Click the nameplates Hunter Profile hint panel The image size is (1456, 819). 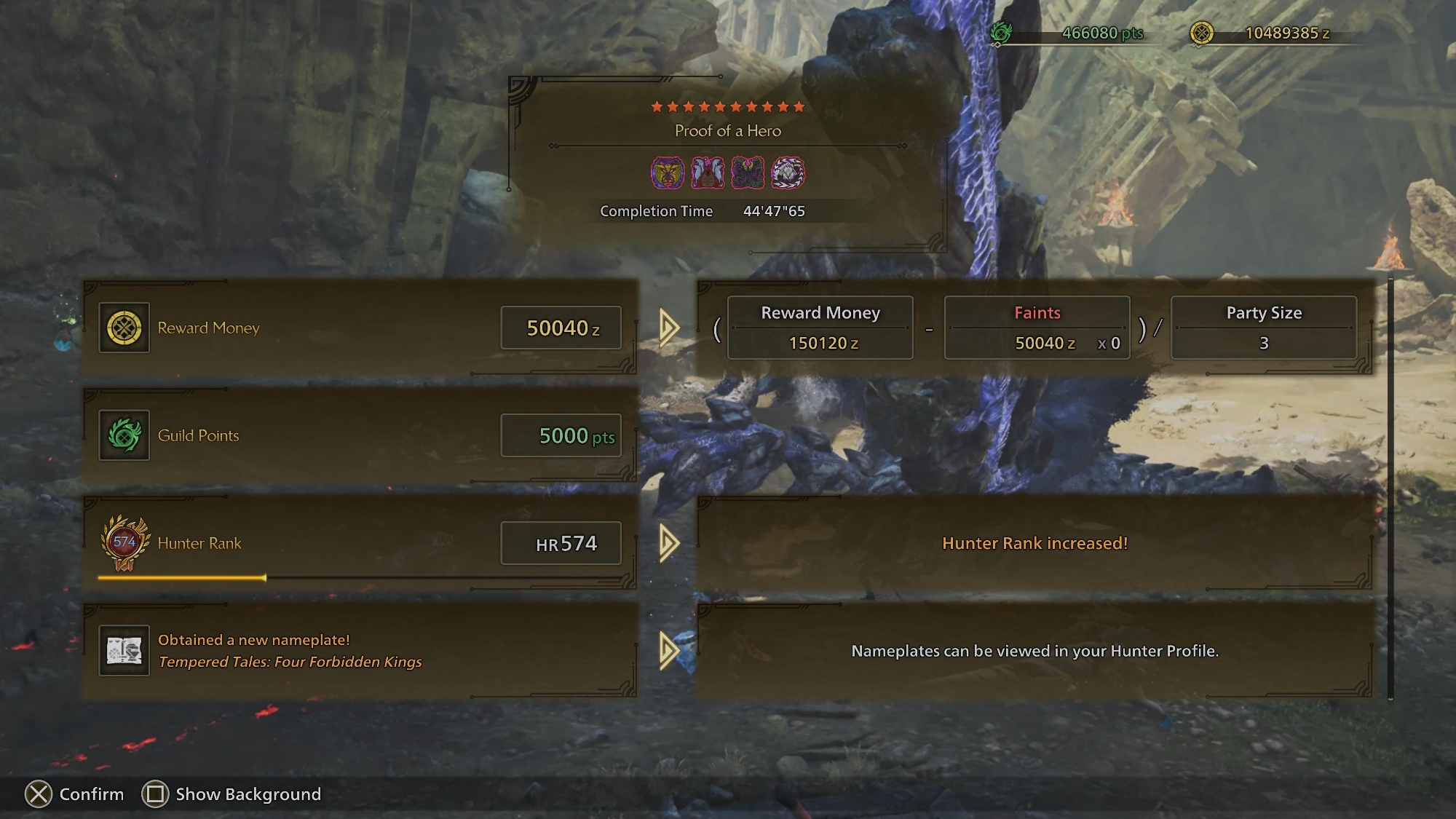pos(1034,651)
